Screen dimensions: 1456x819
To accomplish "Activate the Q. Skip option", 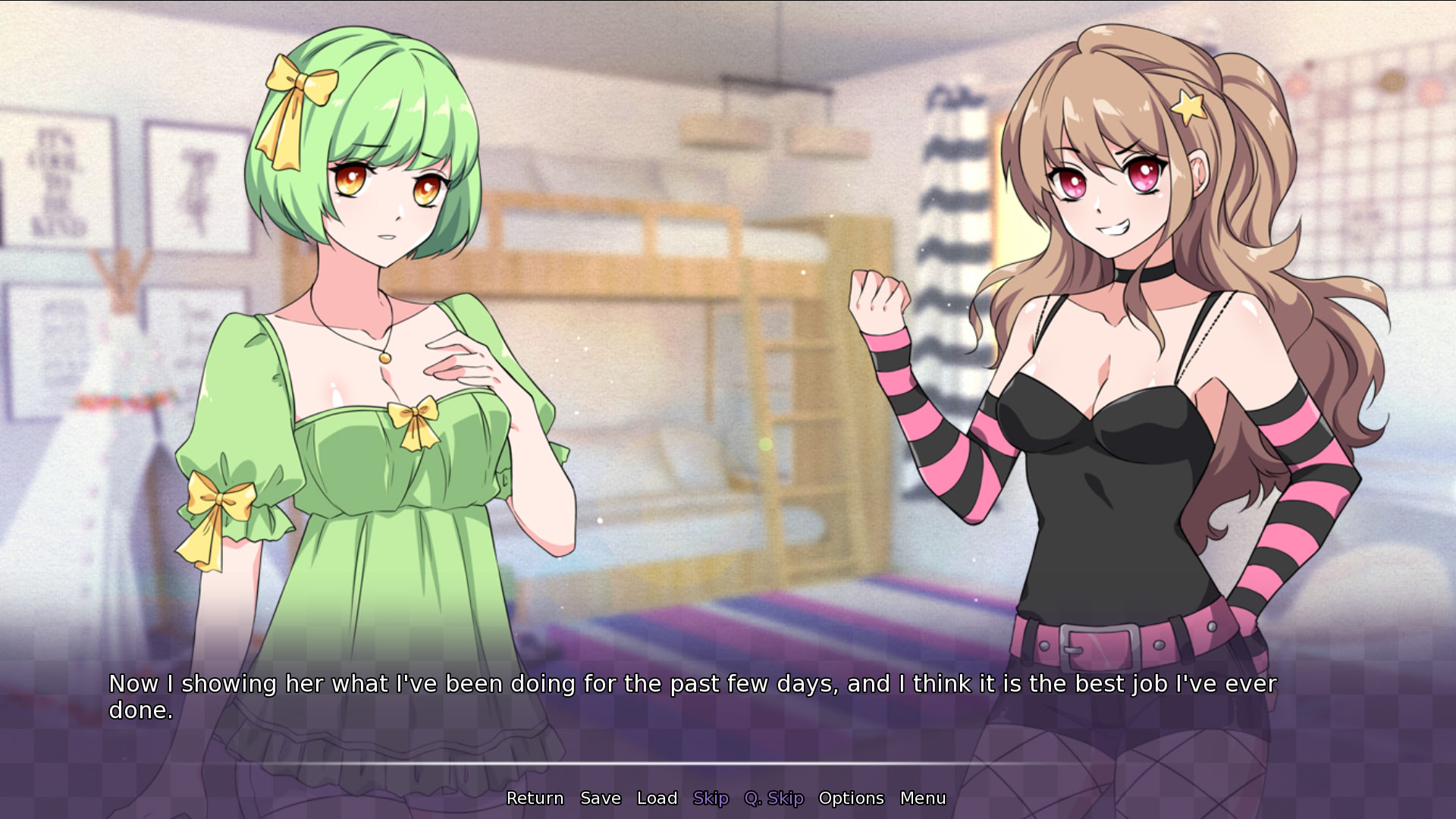I will point(773,798).
